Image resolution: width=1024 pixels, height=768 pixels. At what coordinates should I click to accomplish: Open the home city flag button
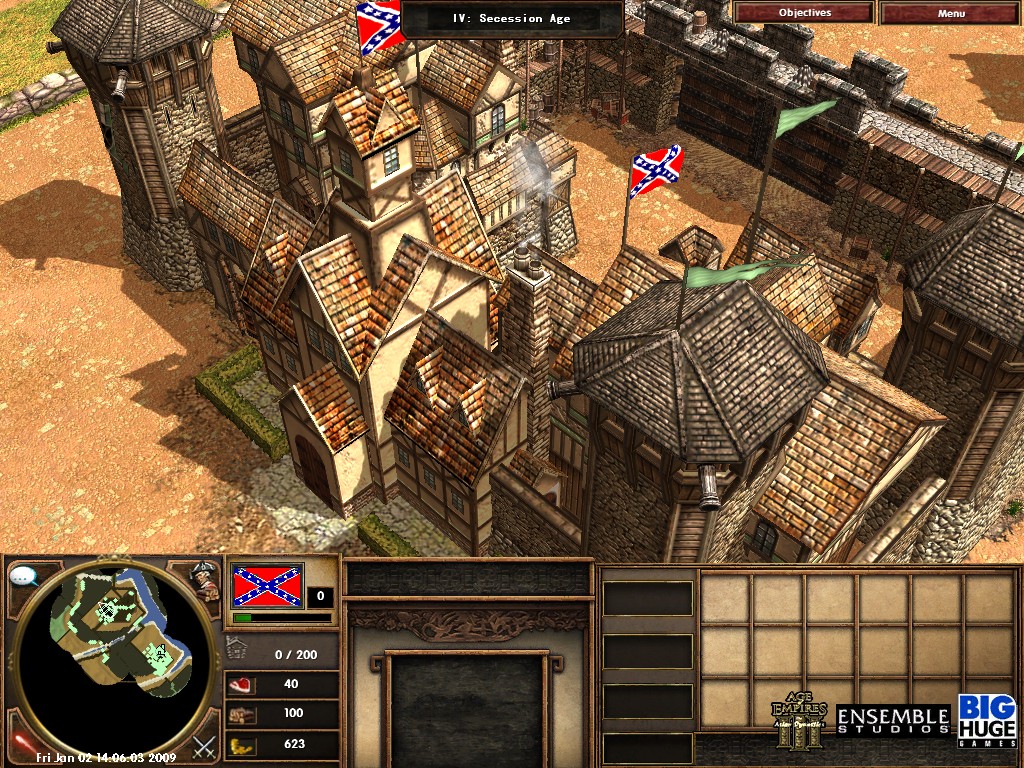pos(267,586)
